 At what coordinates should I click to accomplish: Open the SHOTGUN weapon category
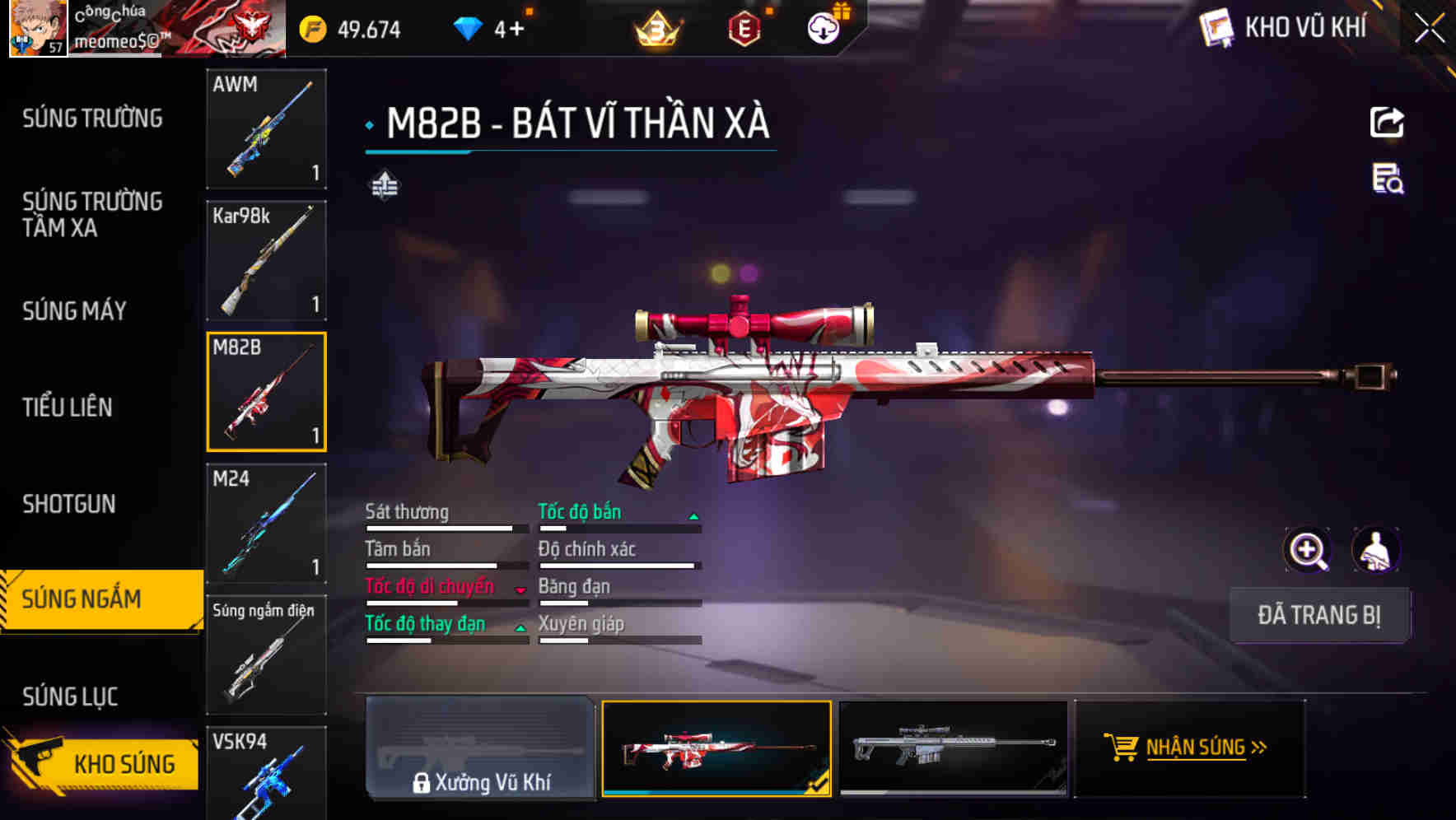[x=69, y=504]
